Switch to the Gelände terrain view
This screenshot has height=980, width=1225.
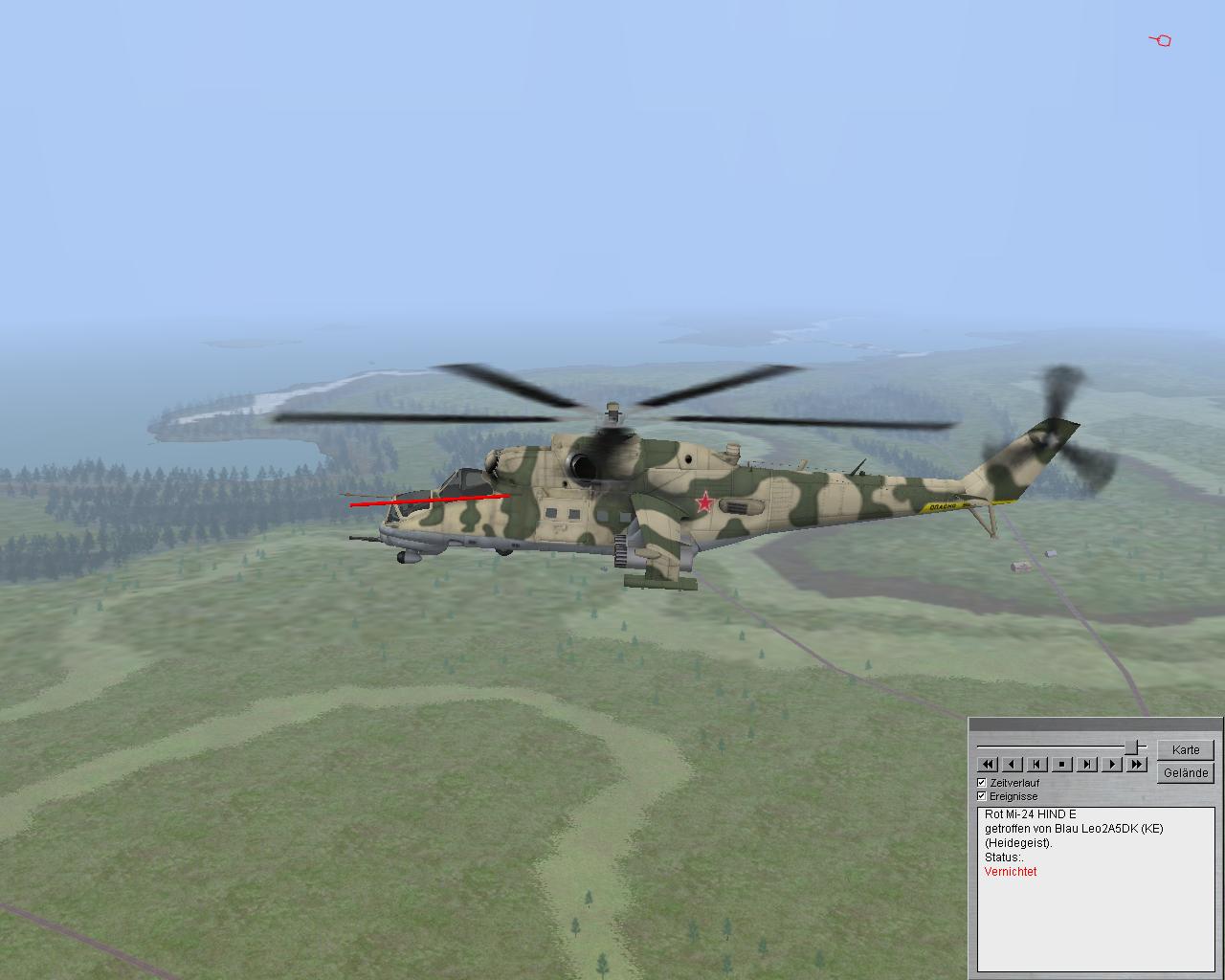1185,772
